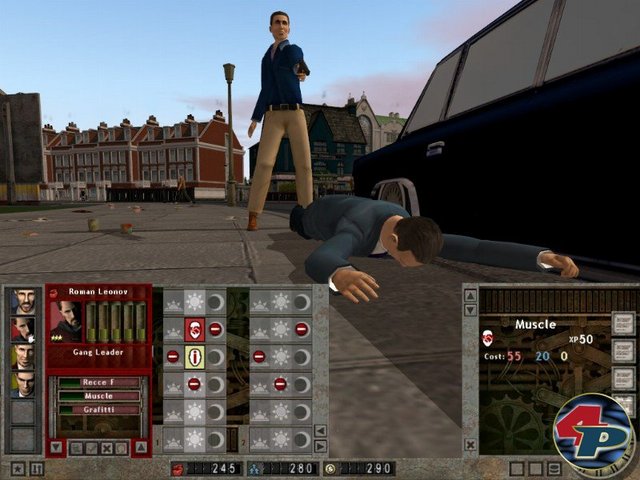Pick the Grafitti skill entry
This screenshot has width=640, height=480.
[x=98, y=410]
